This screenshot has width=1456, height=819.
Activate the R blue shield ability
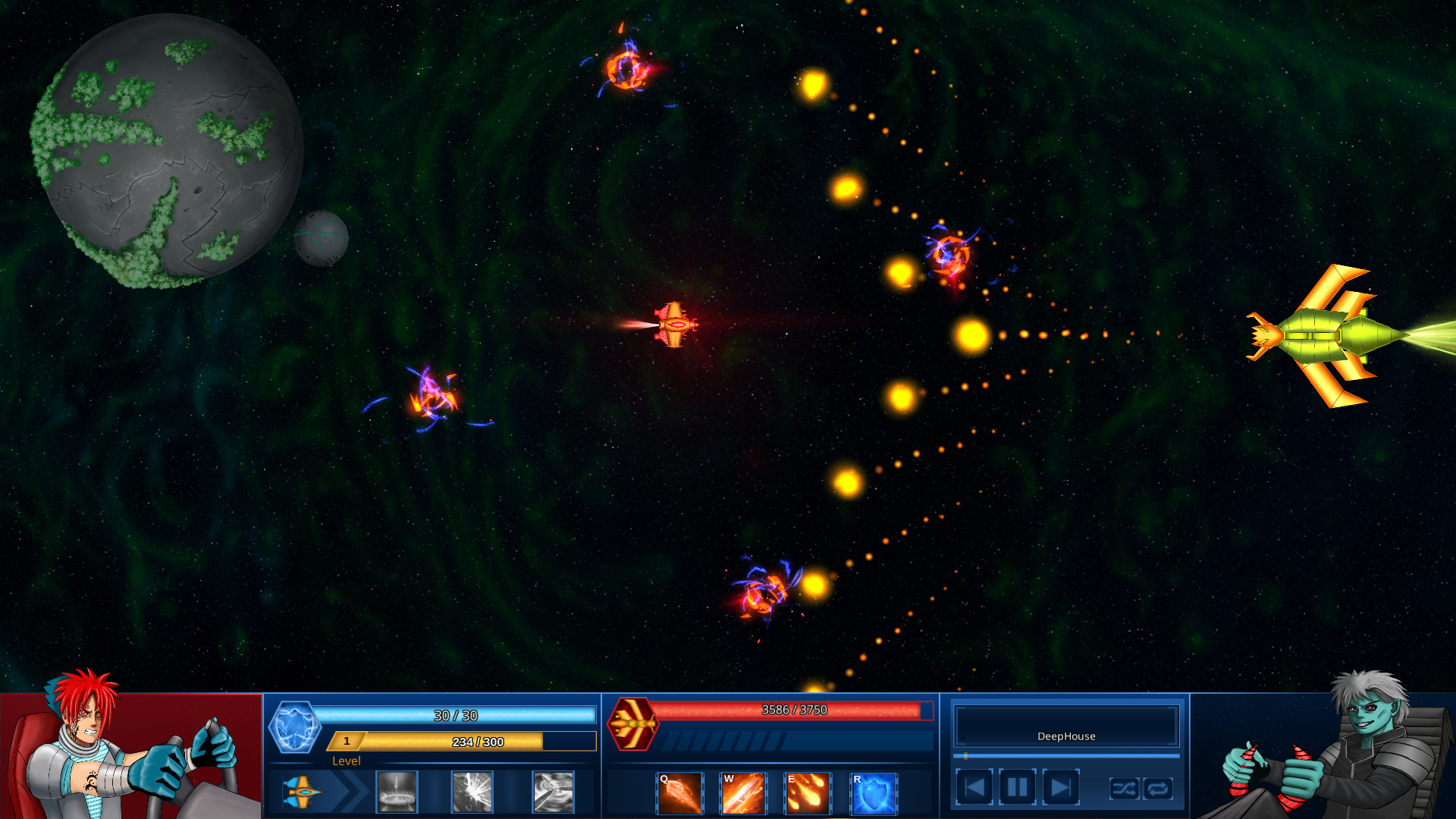[874, 793]
